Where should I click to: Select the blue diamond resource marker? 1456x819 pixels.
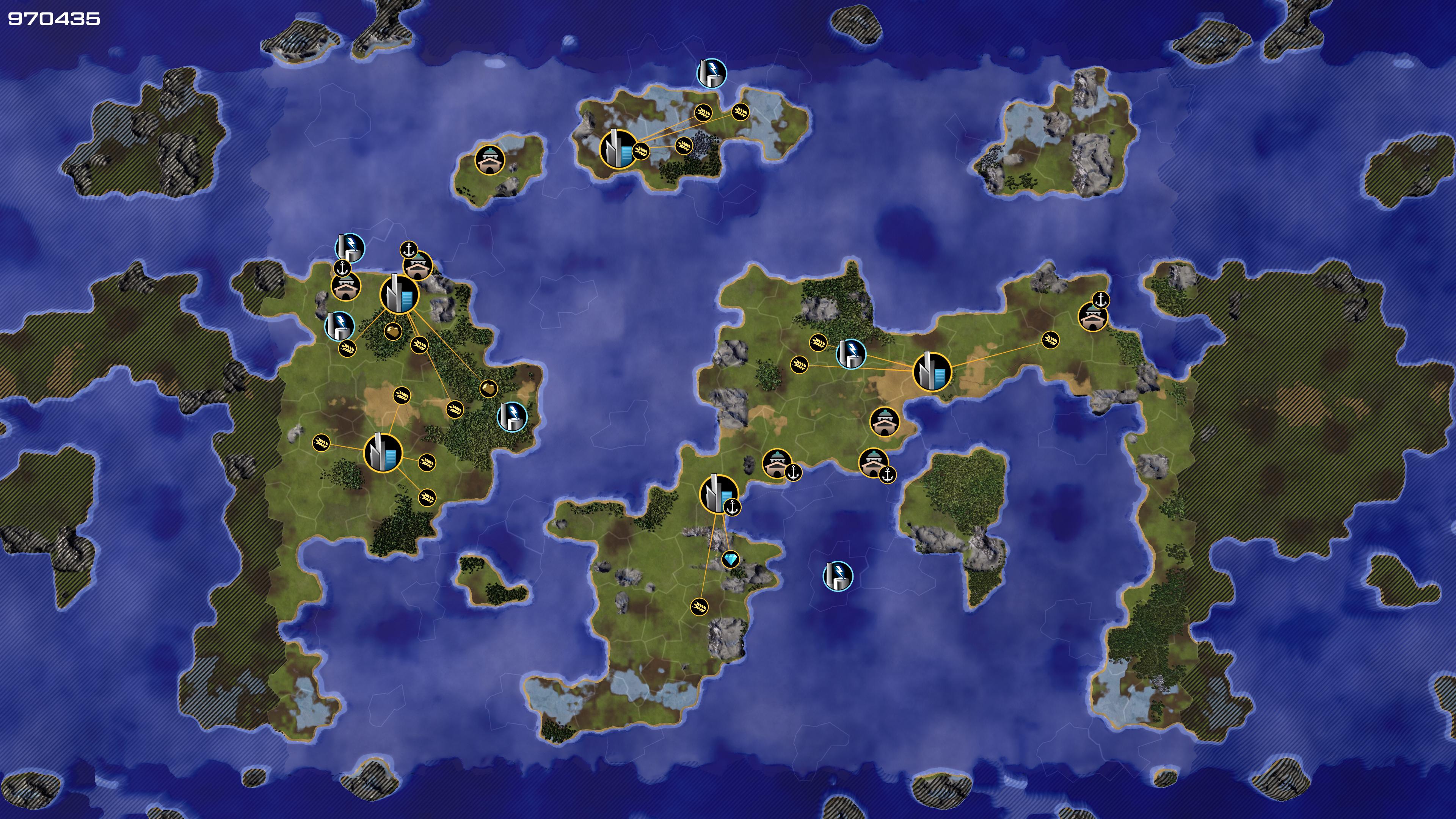pos(730,560)
